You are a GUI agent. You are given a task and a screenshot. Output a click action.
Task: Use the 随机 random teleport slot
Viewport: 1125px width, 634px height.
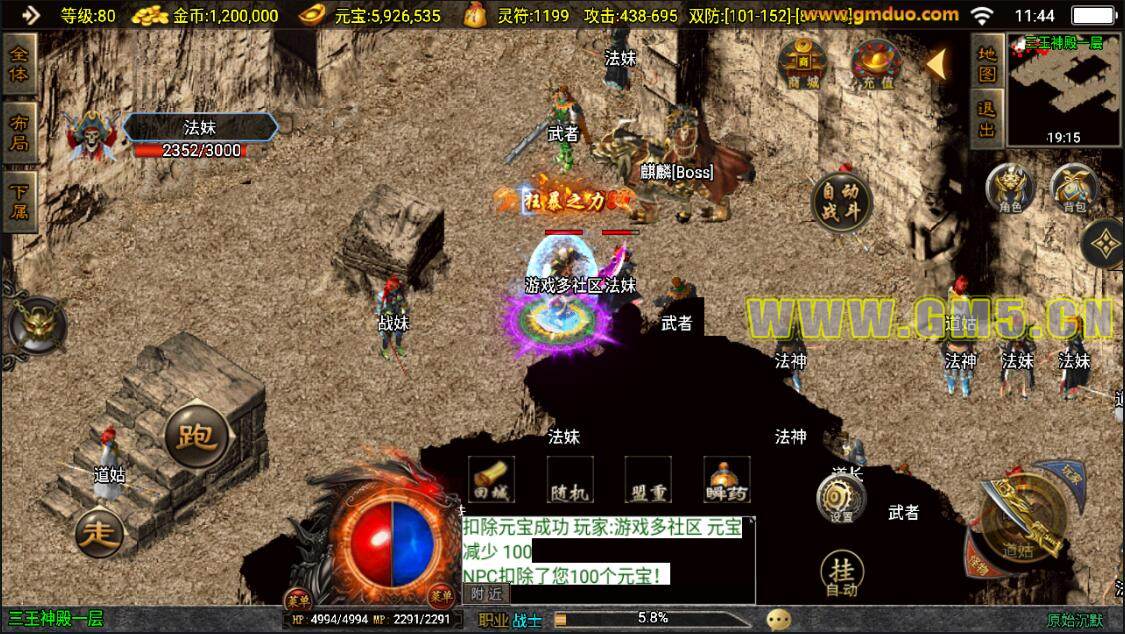[570, 479]
